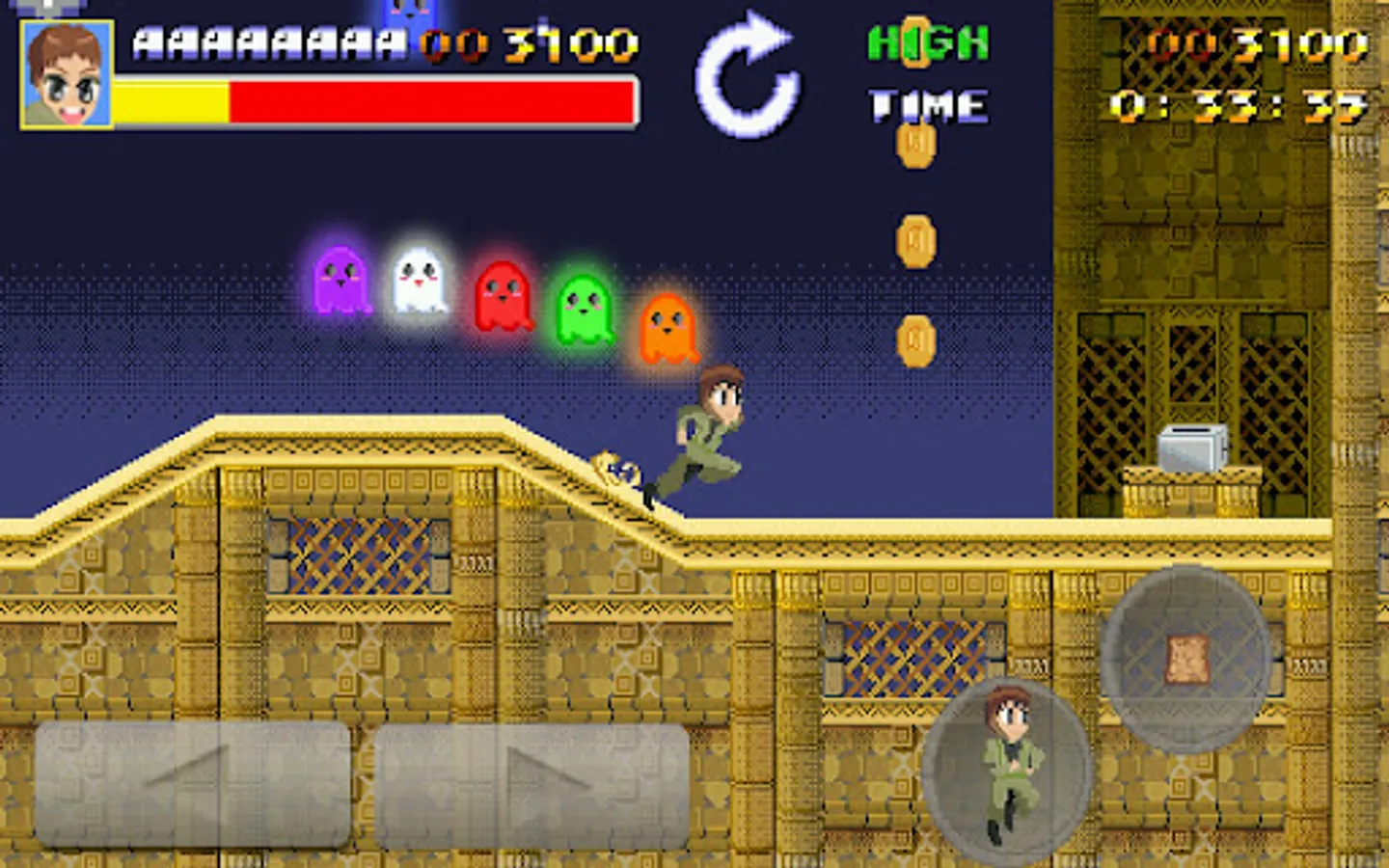Screen dimensions: 1389x868
Task: Tap the floating coin below TIME
Action: [x=914, y=145]
